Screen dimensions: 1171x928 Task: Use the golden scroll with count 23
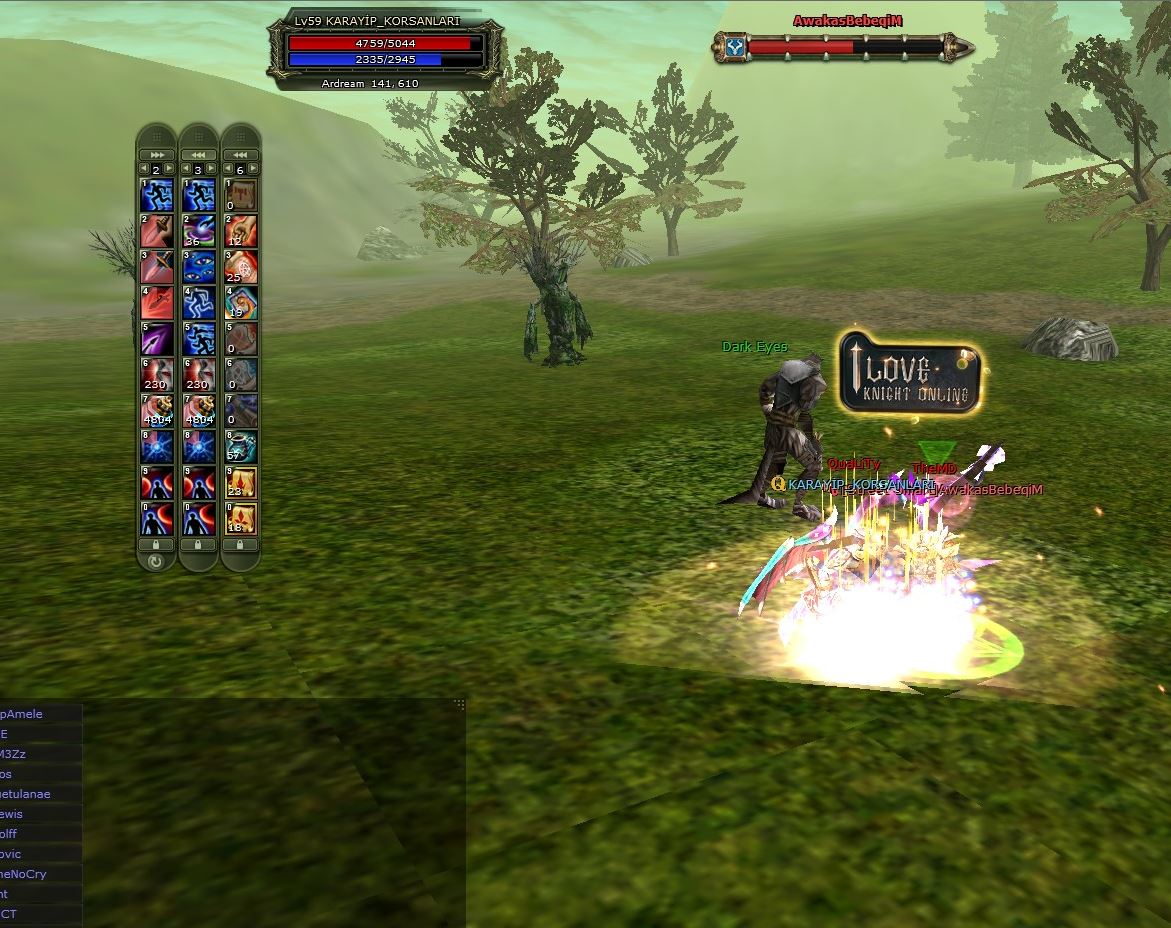[240, 481]
